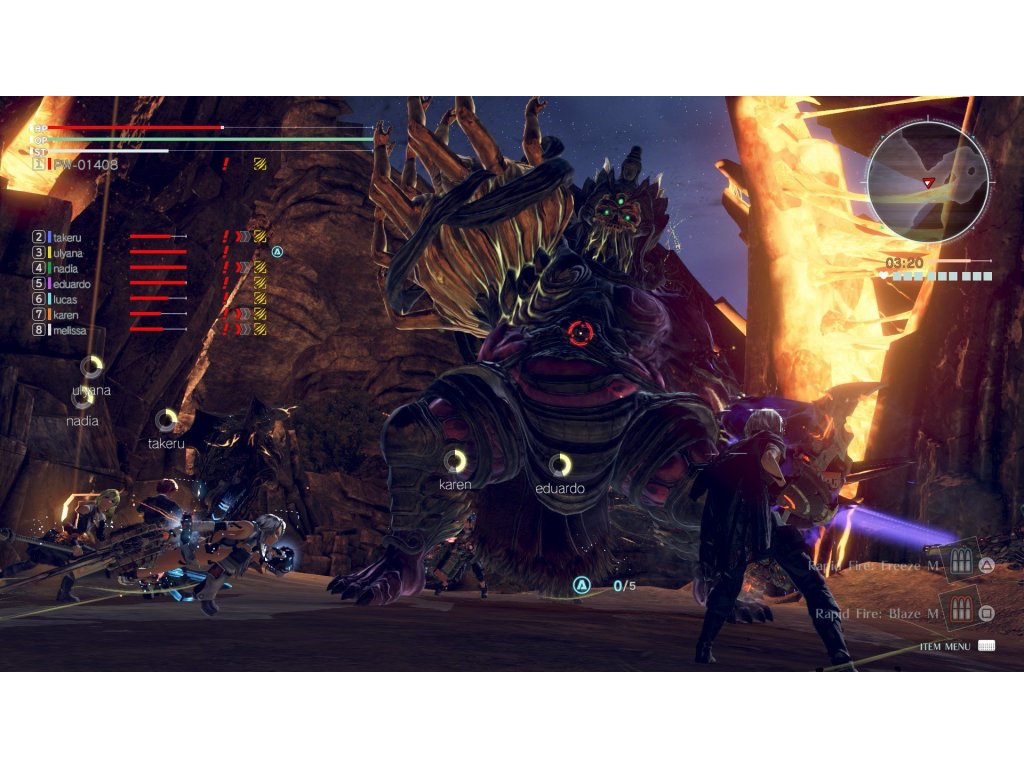Choose nadia's row in the party list
Viewport: 1024px width, 768px height.
(66, 268)
